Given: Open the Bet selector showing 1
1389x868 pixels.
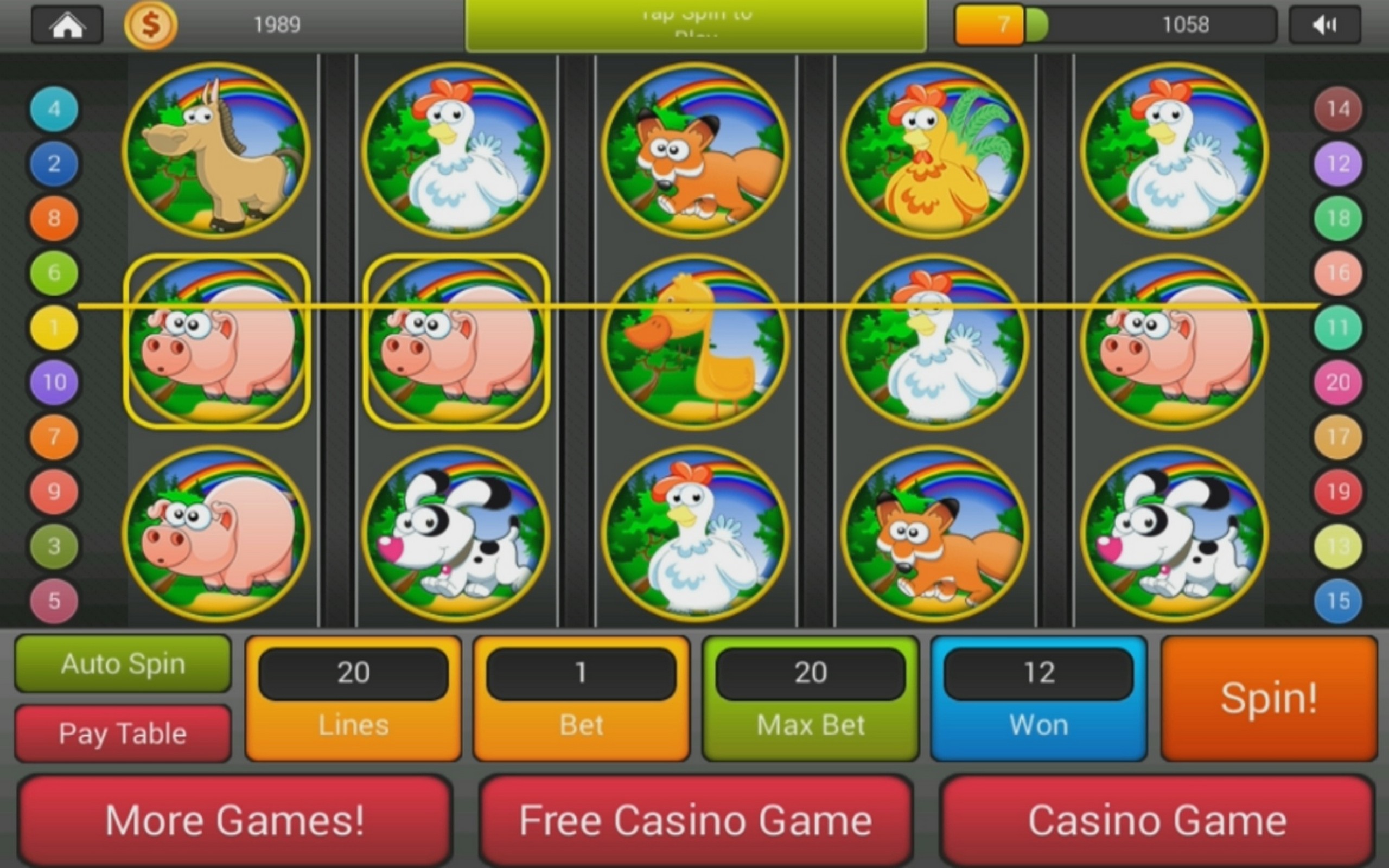Looking at the screenshot, I should pyautogui.click(x=581, y=698).
